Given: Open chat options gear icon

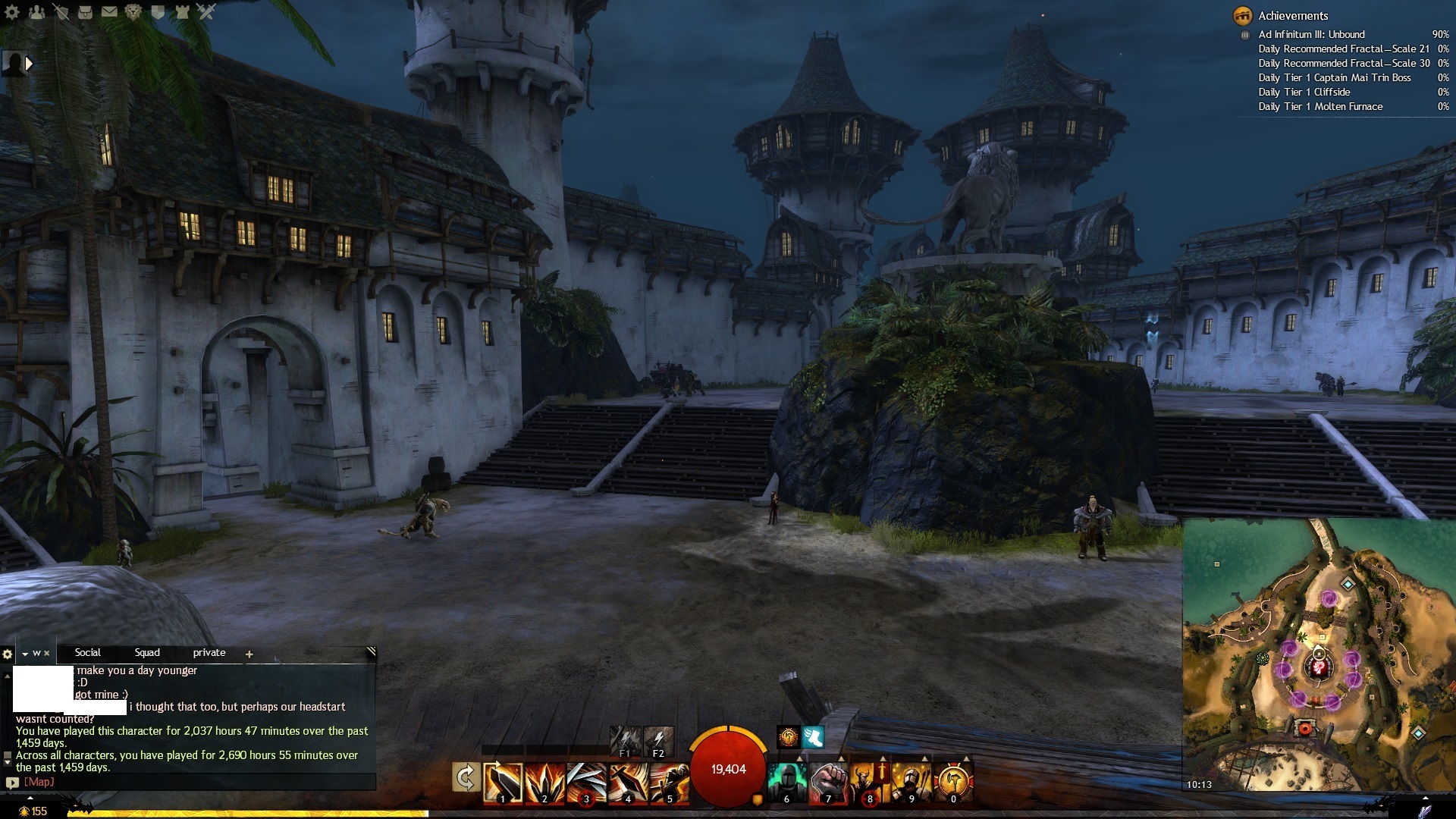Looking at the screenshot, I should tap(8, 654).
